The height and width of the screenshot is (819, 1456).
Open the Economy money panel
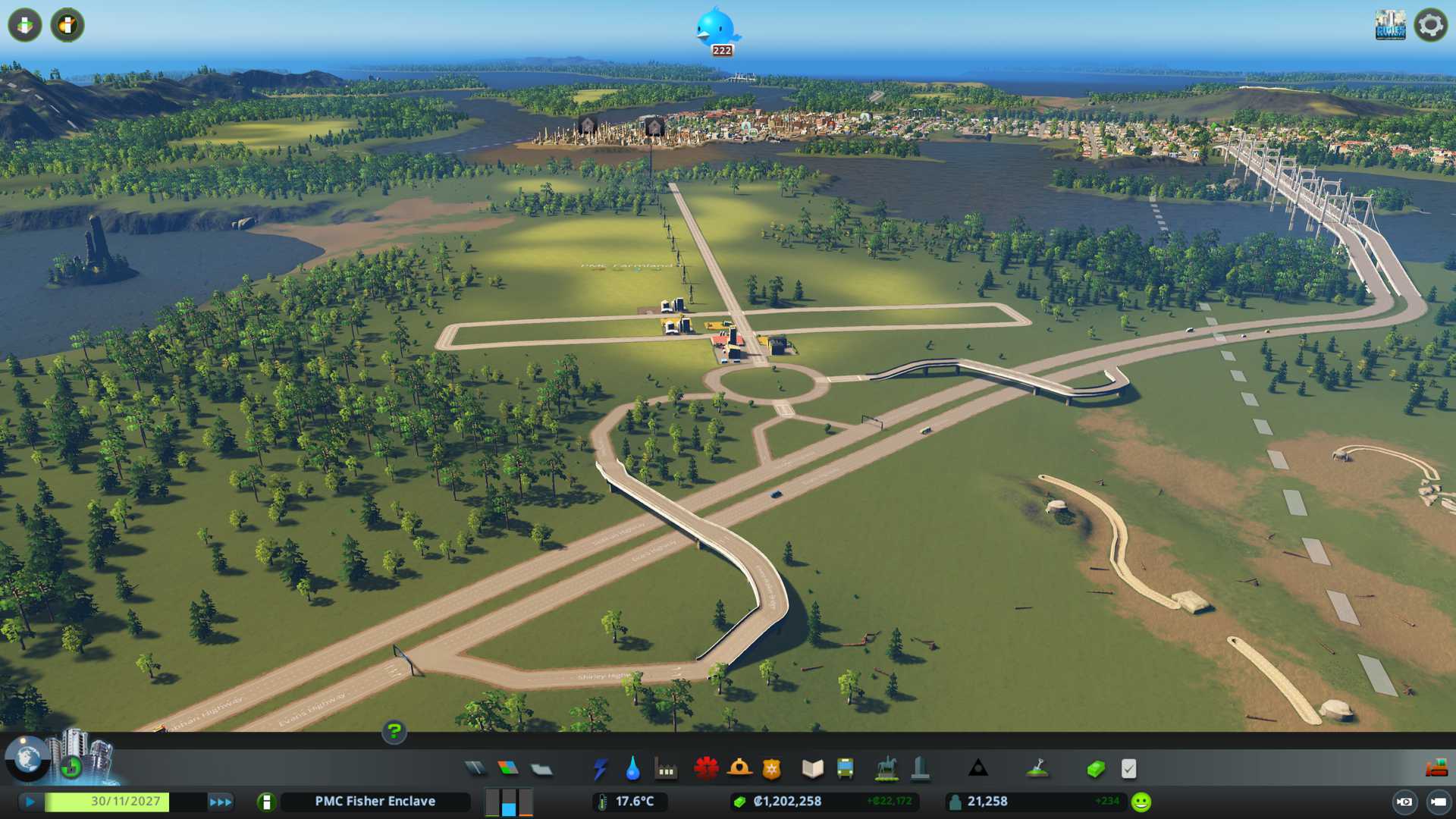click(1095, 769)
